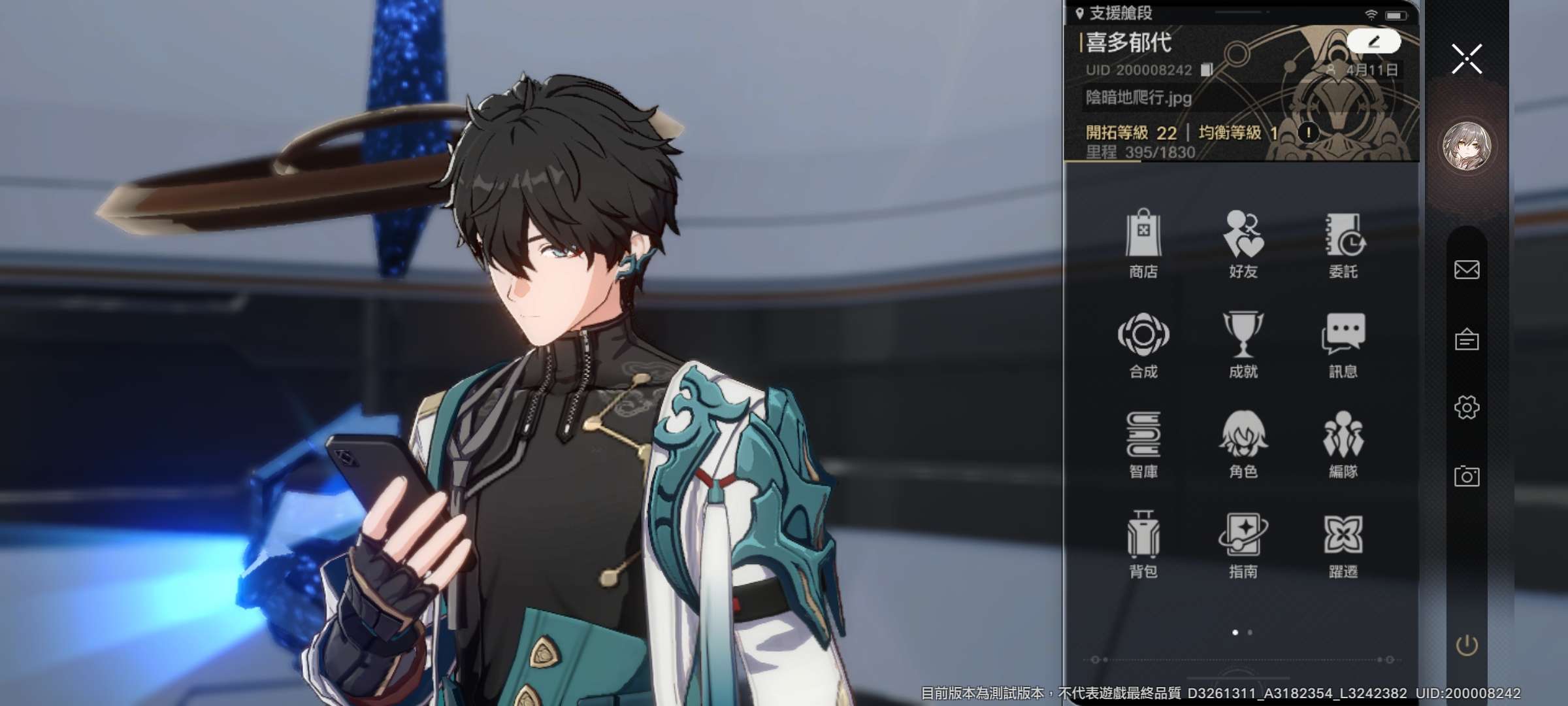The width and height of the screenshot is (1568, 706).
Task: Open the camera photo mode icon
Action: pyautogui.click(x=1467, y=476)
